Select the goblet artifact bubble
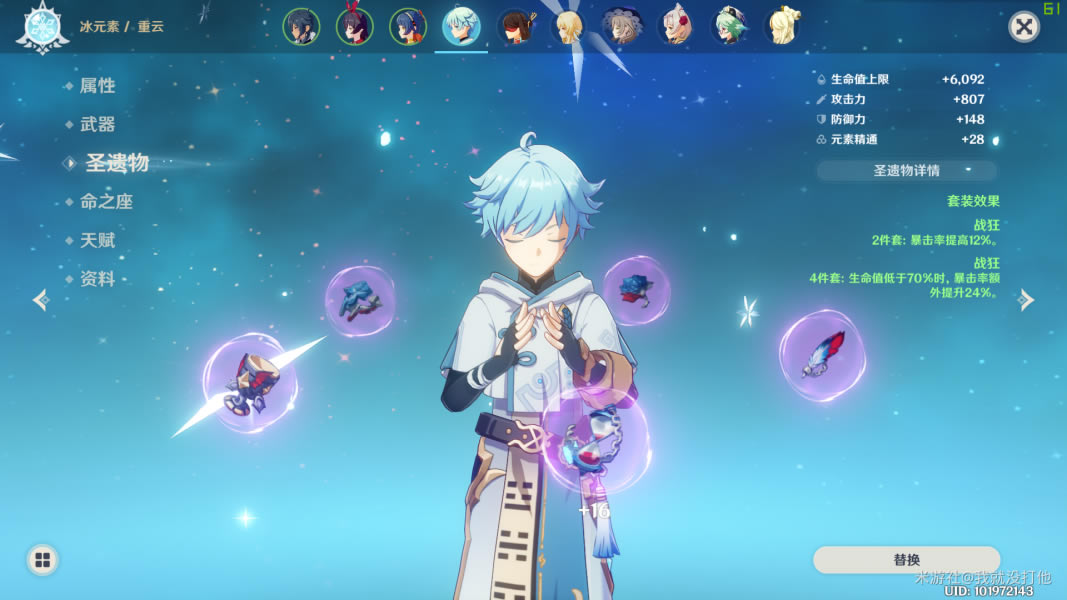The height and width of the screenshot is (600, 1067). pos(249,382)
